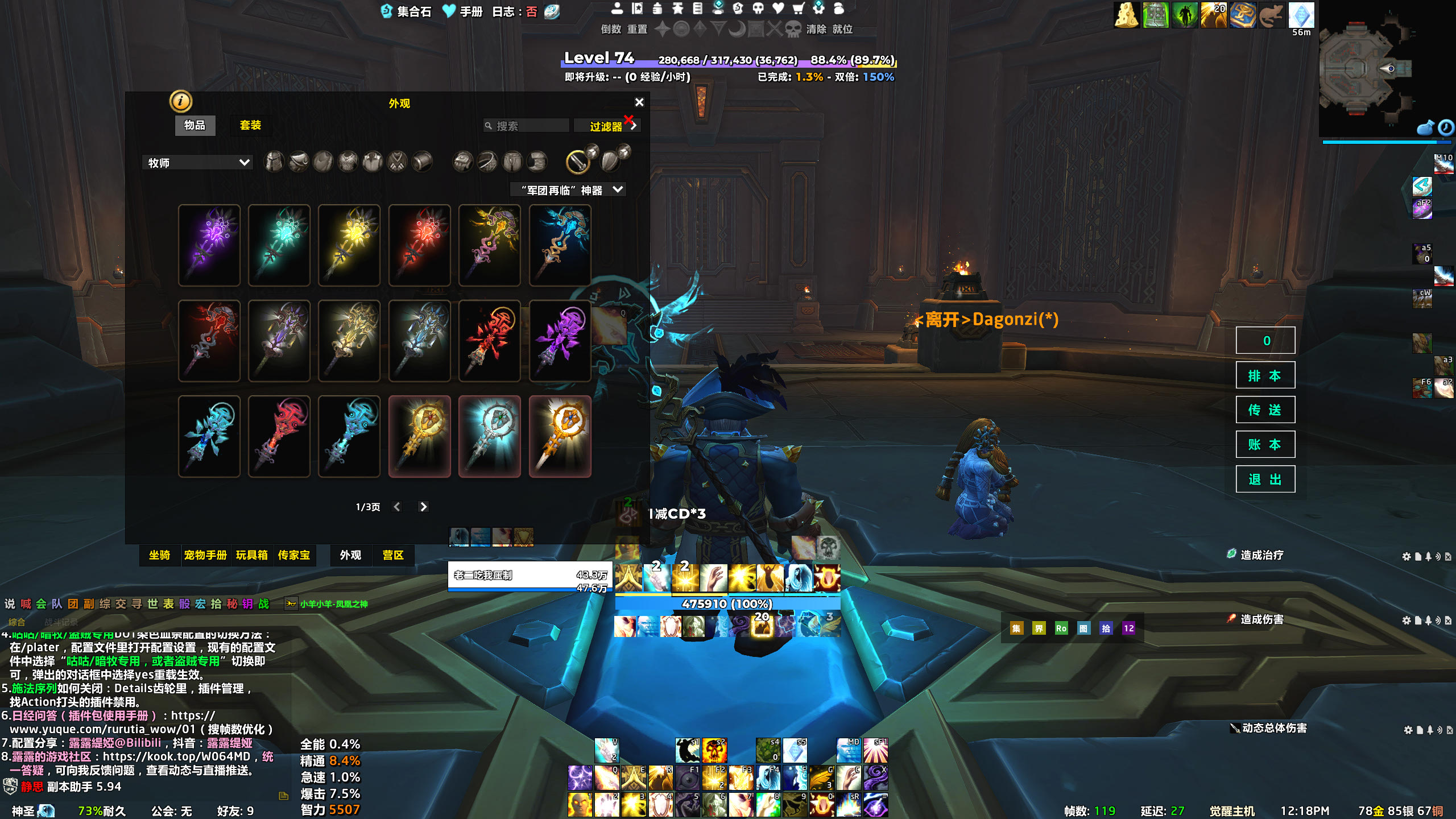The width and height of the screenshot is (1456, 819).
Task: Switch to the 套装 sets tab
Action: click(x=250, y=125)
